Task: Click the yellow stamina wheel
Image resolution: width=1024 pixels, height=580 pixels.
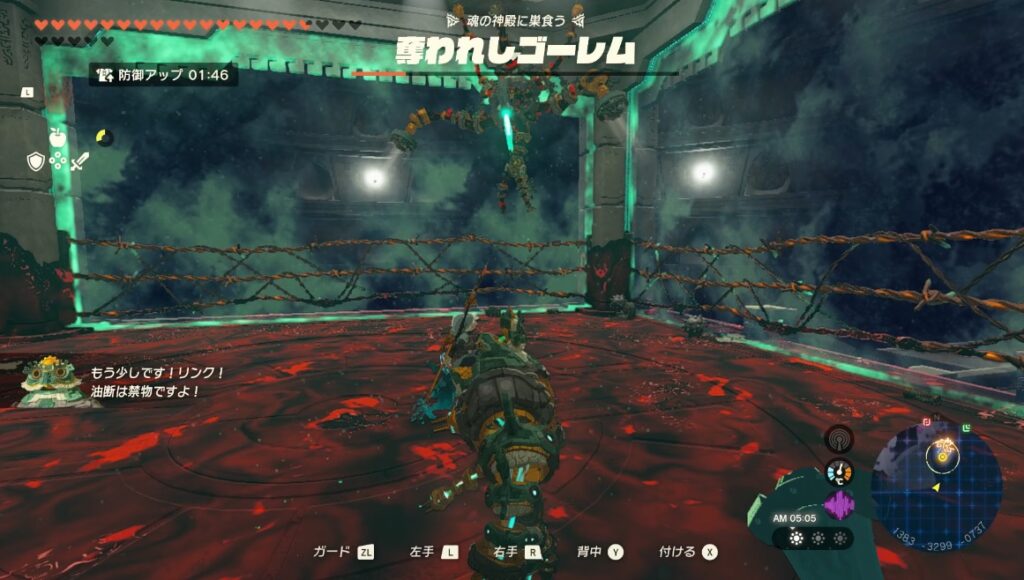Action: 104,137
